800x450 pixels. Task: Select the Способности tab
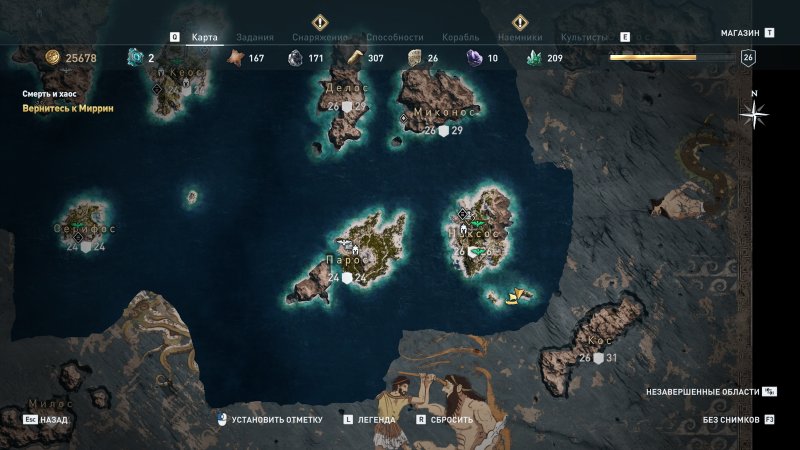(395, 36)
